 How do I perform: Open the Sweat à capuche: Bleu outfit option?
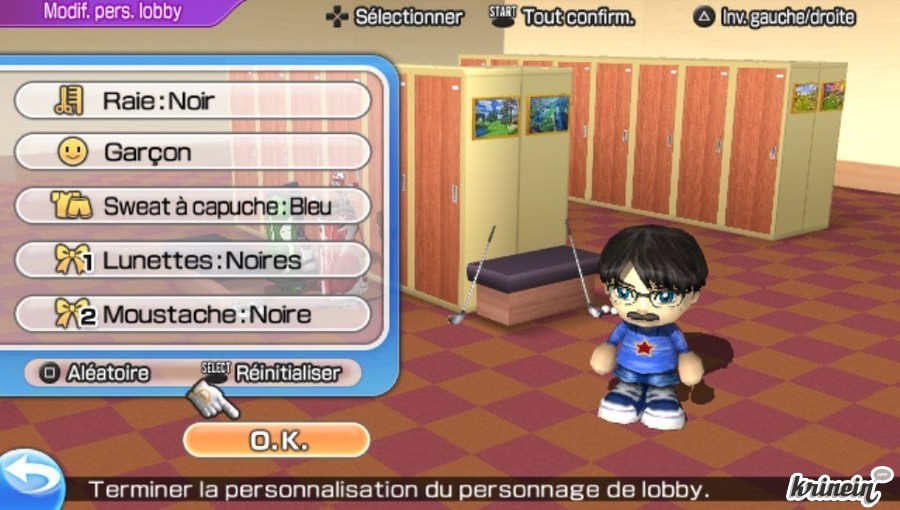(192, 206)
